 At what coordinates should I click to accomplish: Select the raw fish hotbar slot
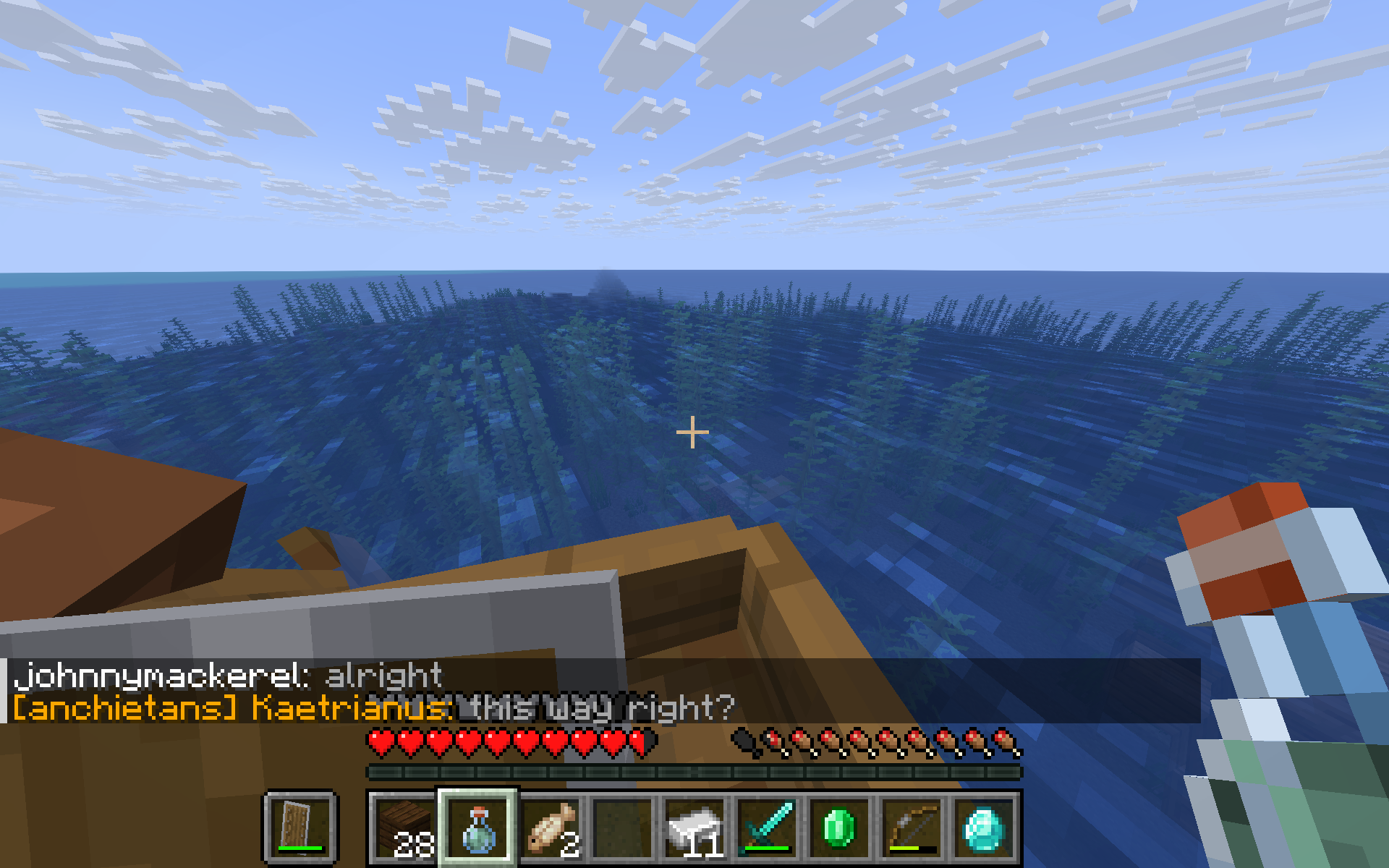[x=550, y=827]
